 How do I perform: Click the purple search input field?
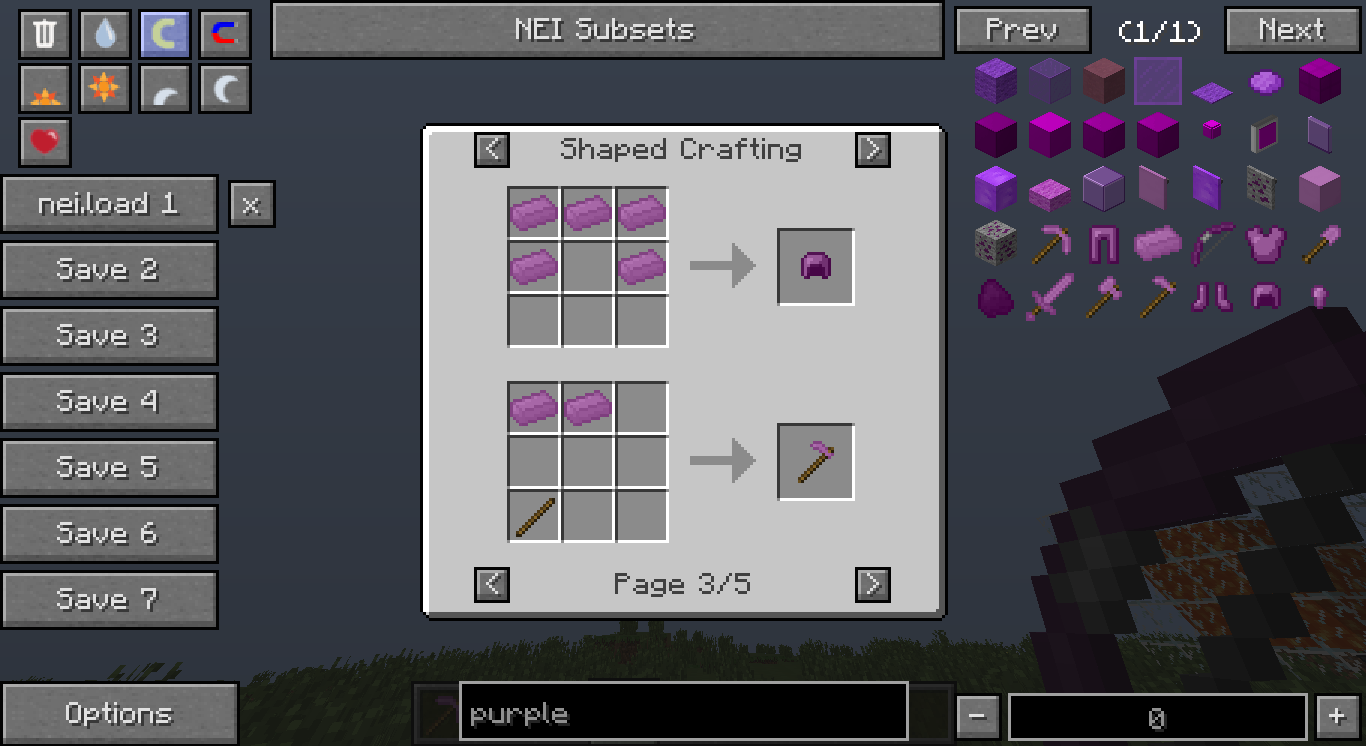pos(683,713)
